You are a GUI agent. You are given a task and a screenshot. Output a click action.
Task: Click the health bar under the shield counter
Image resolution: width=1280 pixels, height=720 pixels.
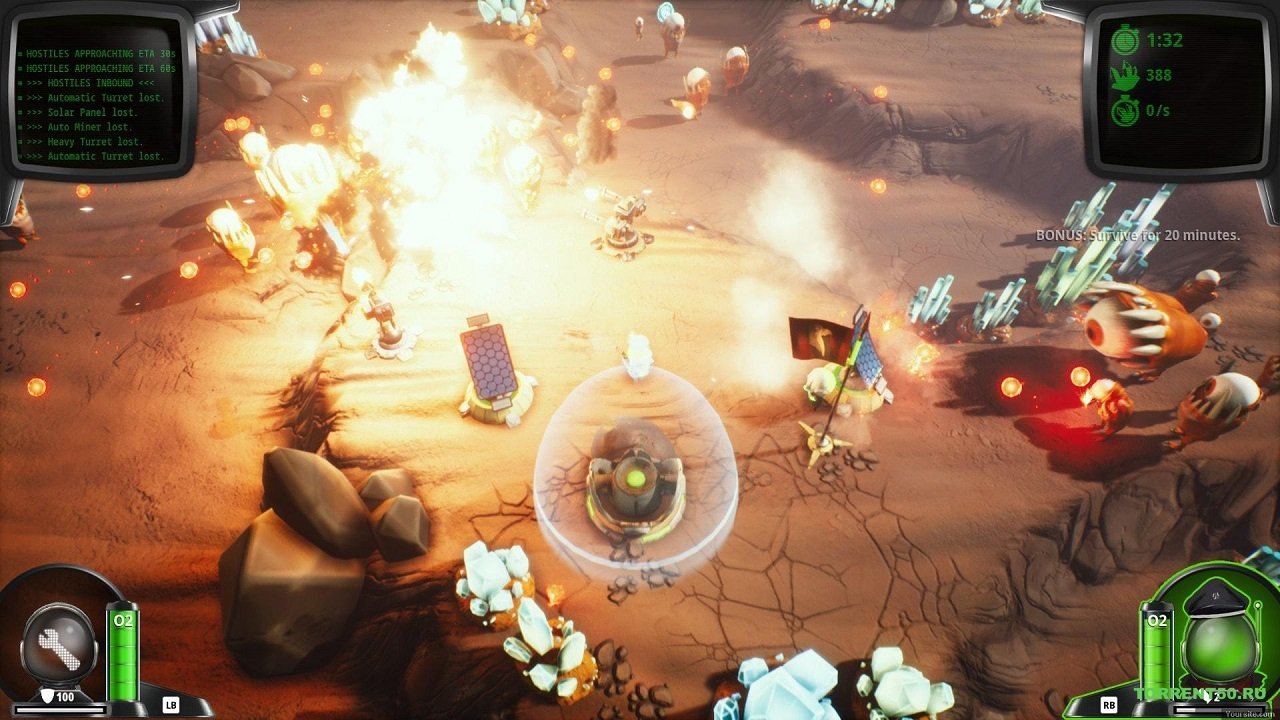coord(60,709)
